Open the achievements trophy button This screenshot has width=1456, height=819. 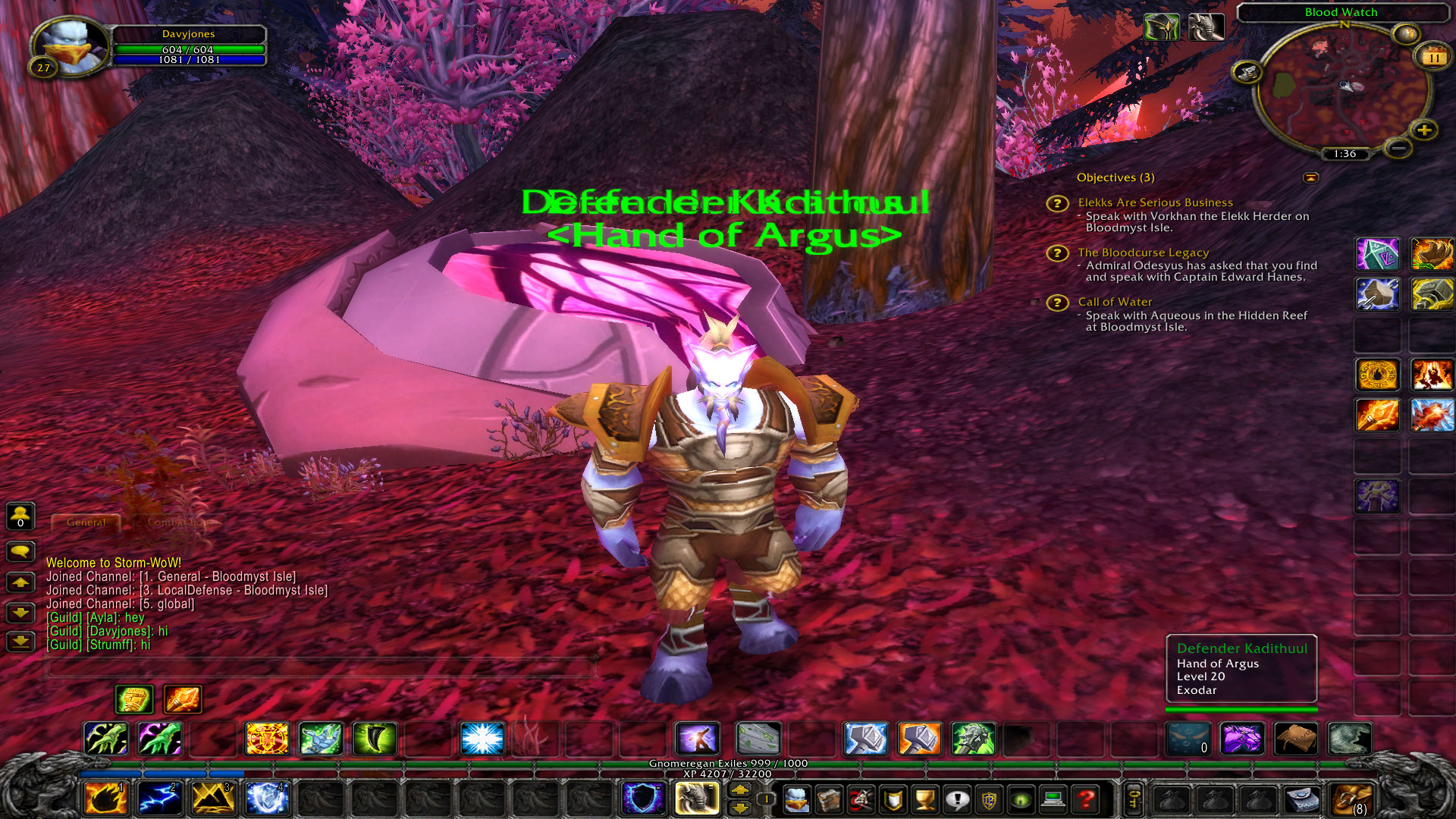pos(924,799)
